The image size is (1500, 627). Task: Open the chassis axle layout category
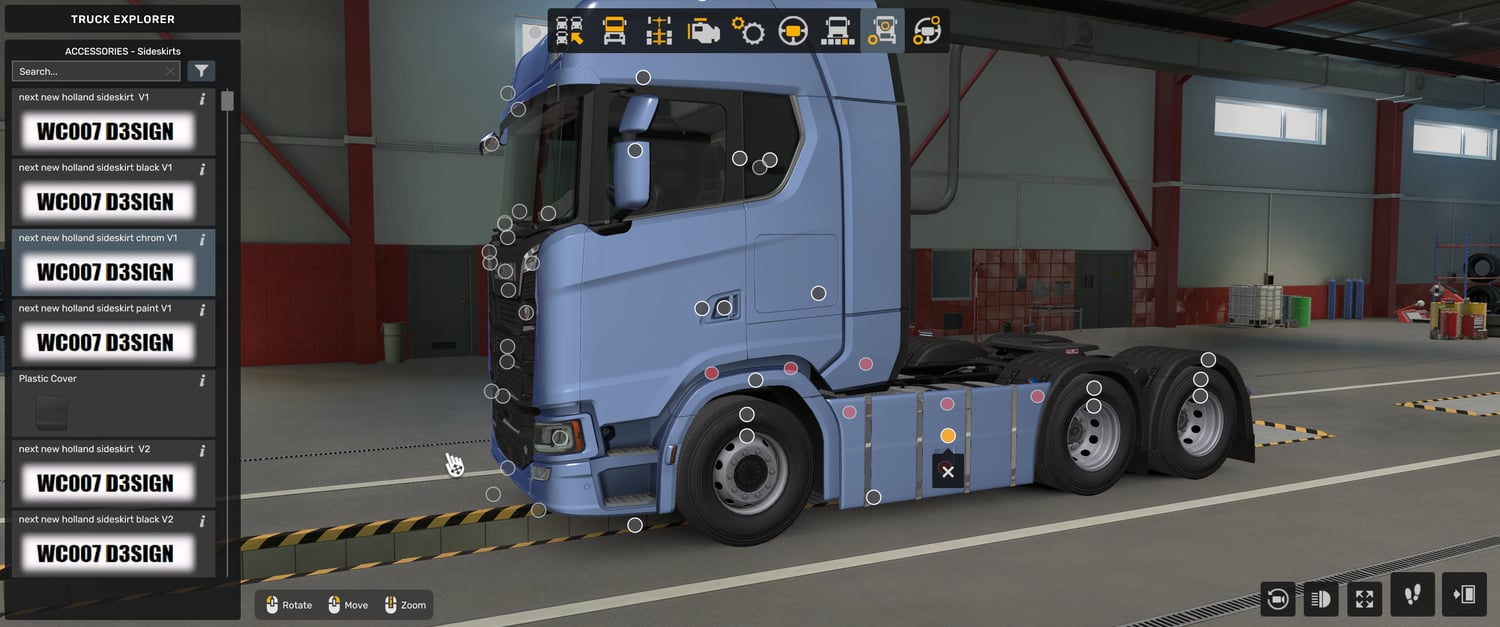659,31
